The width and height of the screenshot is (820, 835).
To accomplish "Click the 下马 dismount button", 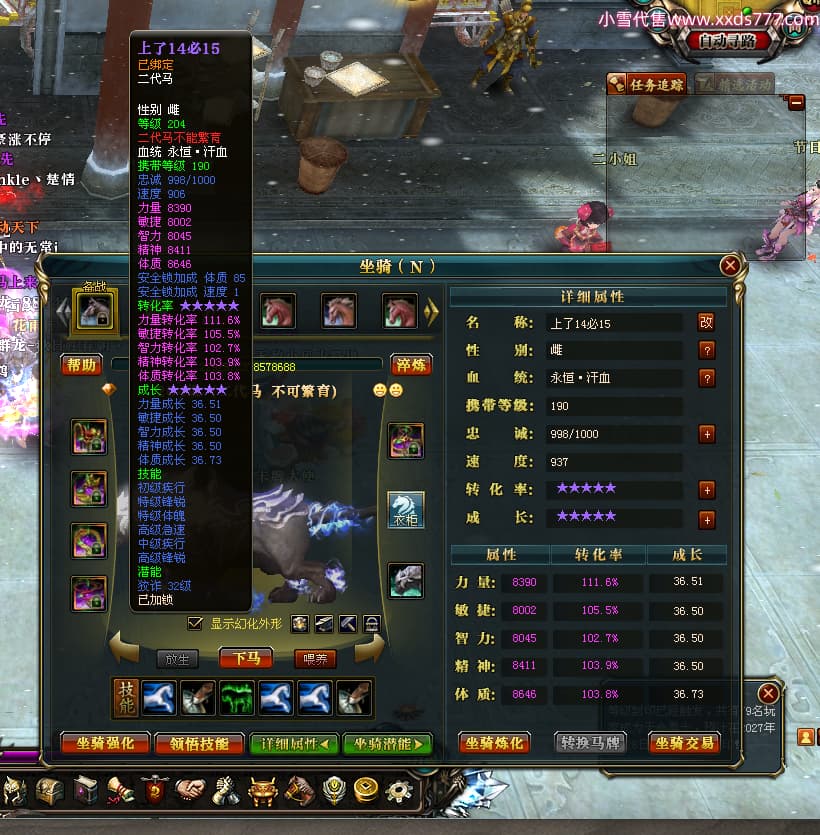I will (246, 658).
